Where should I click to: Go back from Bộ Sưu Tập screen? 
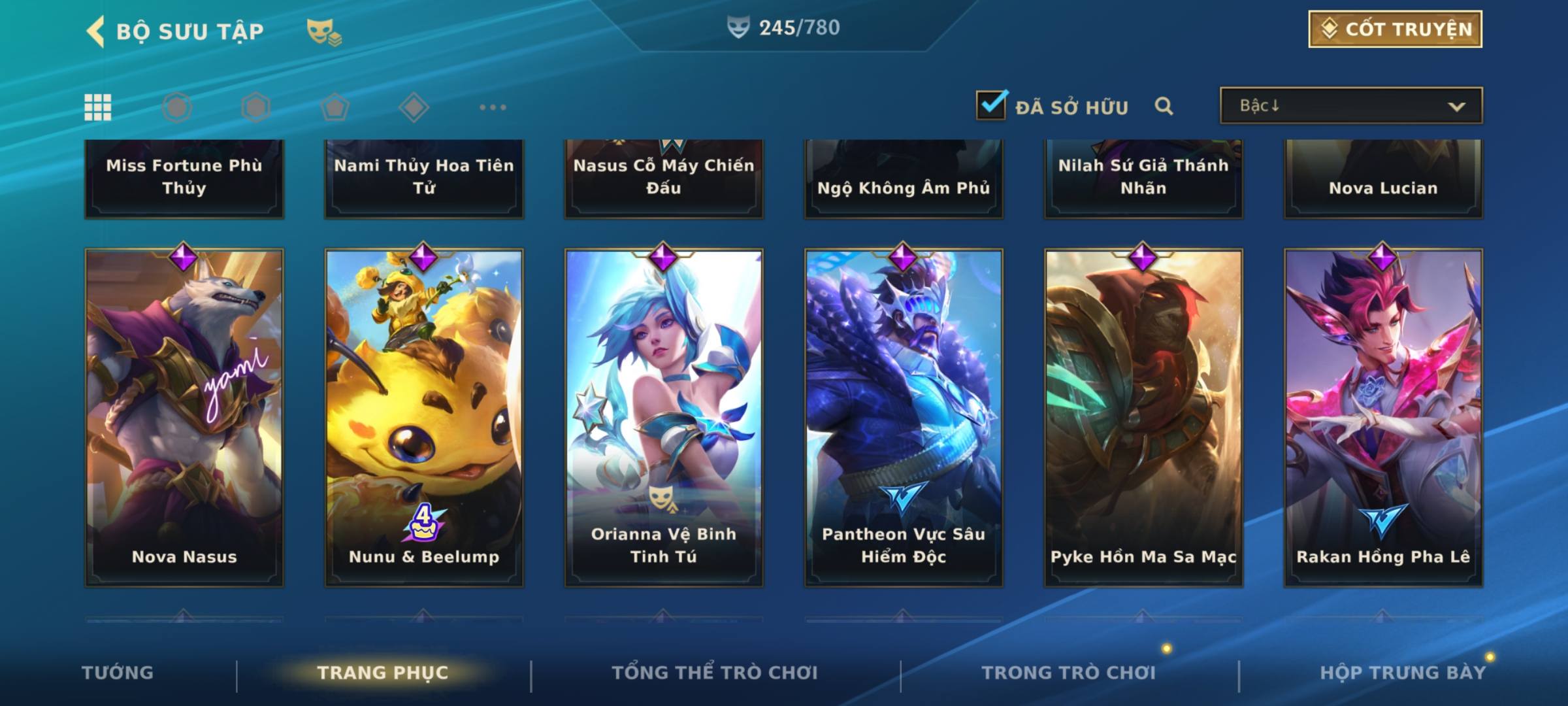tap(96, 31)
